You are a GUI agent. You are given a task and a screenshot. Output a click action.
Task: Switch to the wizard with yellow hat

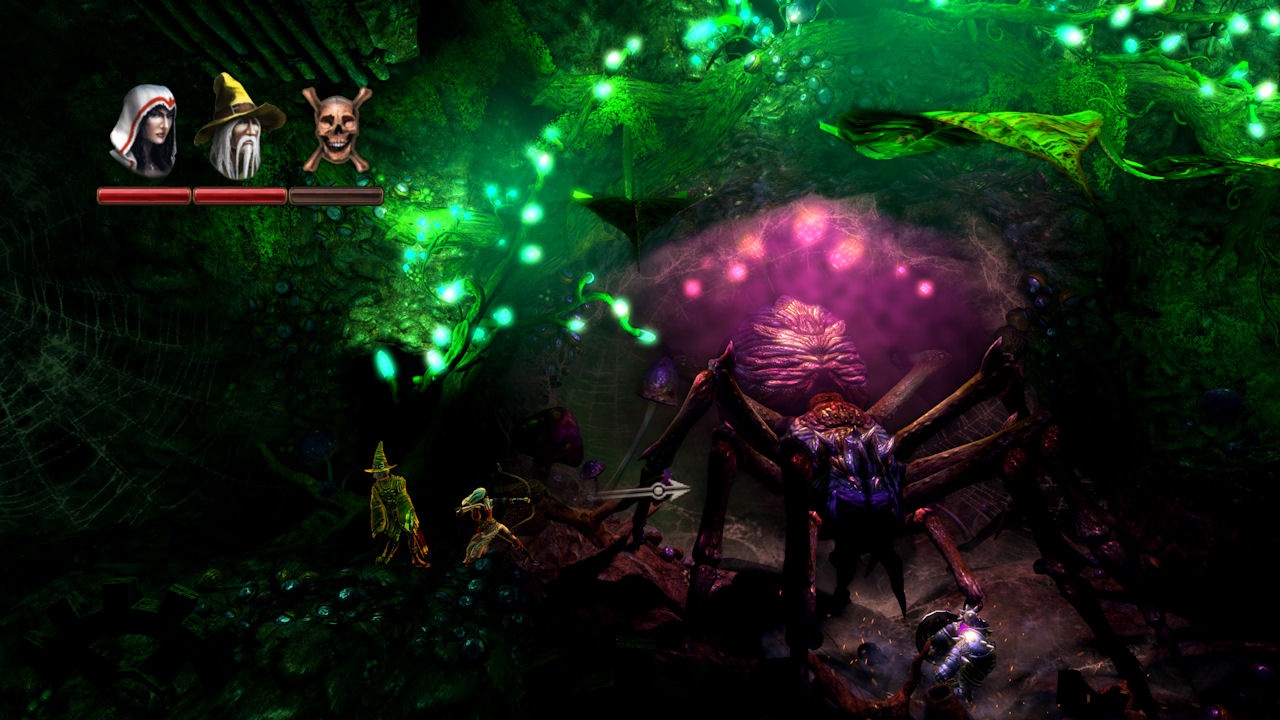click(238, 128)
